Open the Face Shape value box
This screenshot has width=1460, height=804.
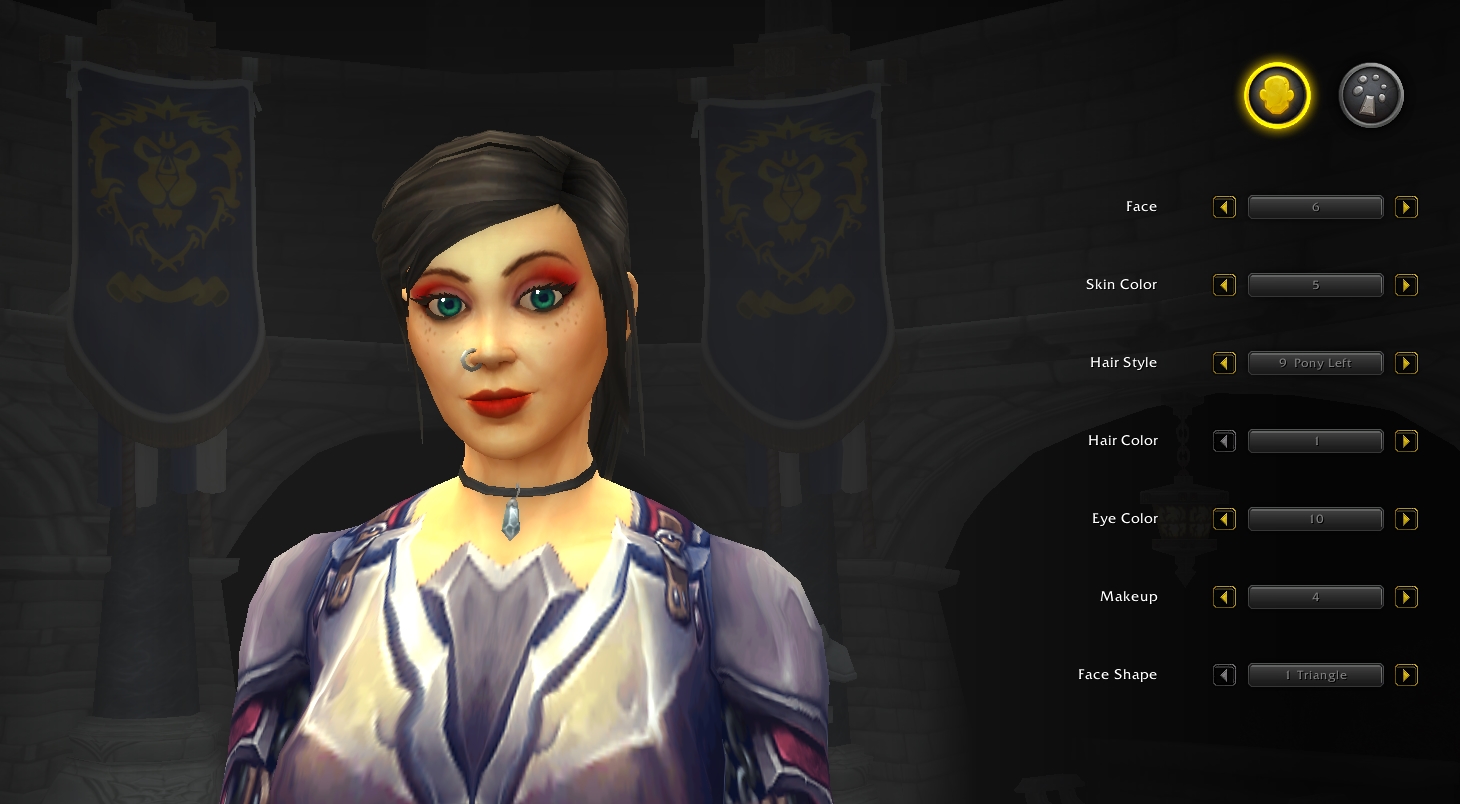(1315, 675)
